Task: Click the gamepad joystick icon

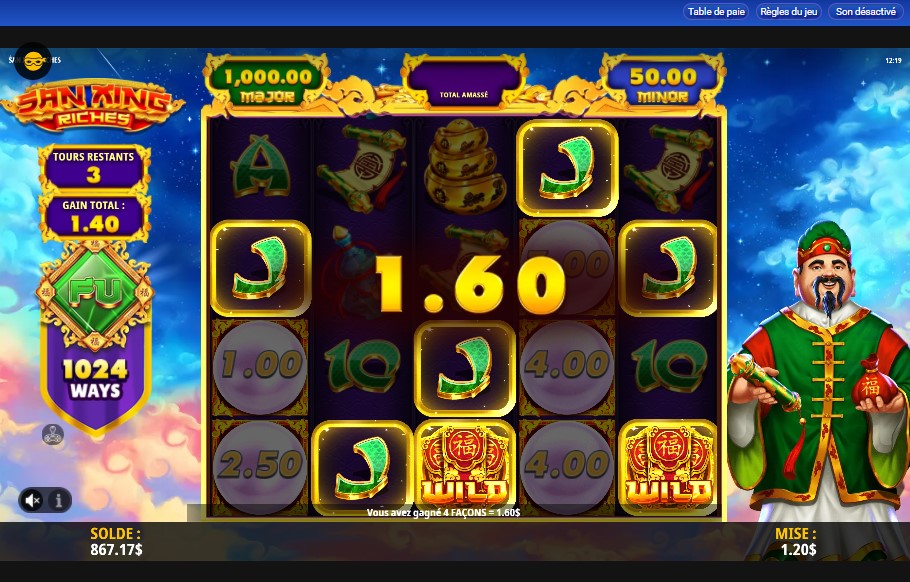Action: pyautogui.click(x=53, y=435)
